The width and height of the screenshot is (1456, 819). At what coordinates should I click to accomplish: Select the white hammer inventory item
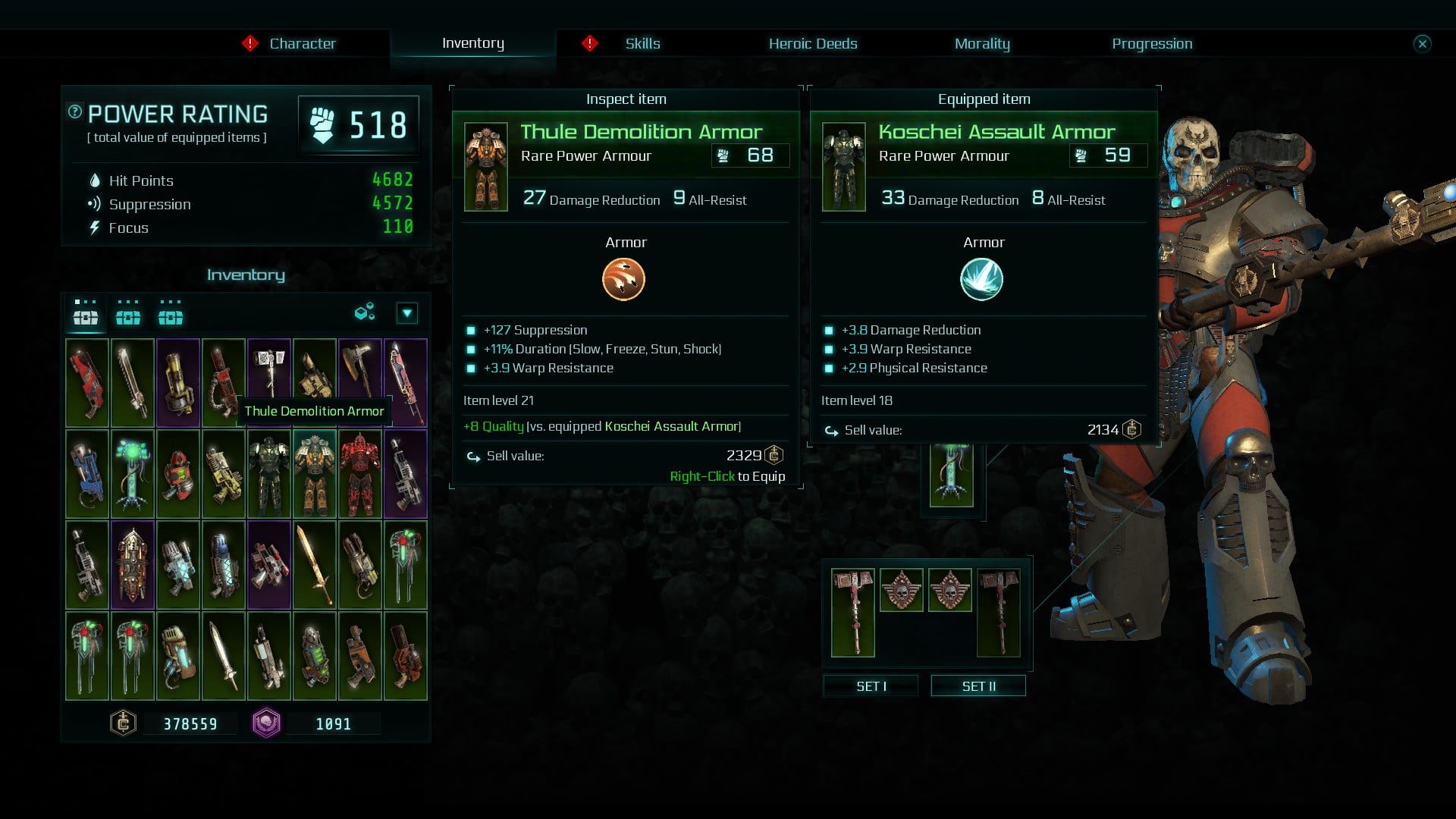click(268, 372)
